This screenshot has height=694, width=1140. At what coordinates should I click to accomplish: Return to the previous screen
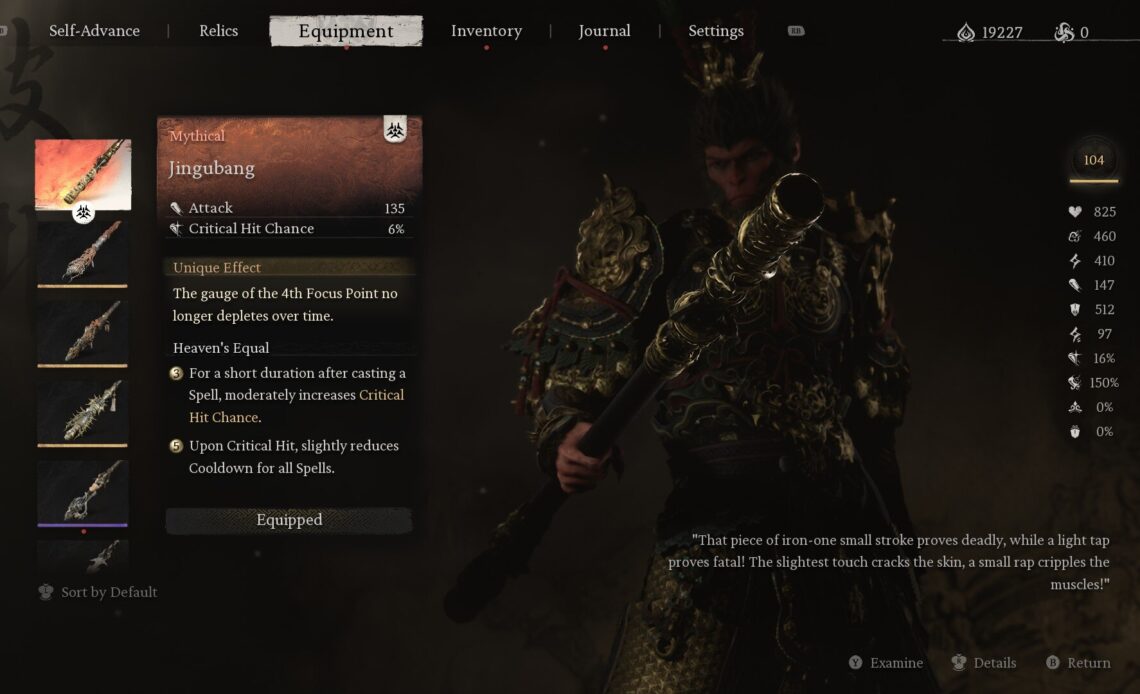point(1078,663)
